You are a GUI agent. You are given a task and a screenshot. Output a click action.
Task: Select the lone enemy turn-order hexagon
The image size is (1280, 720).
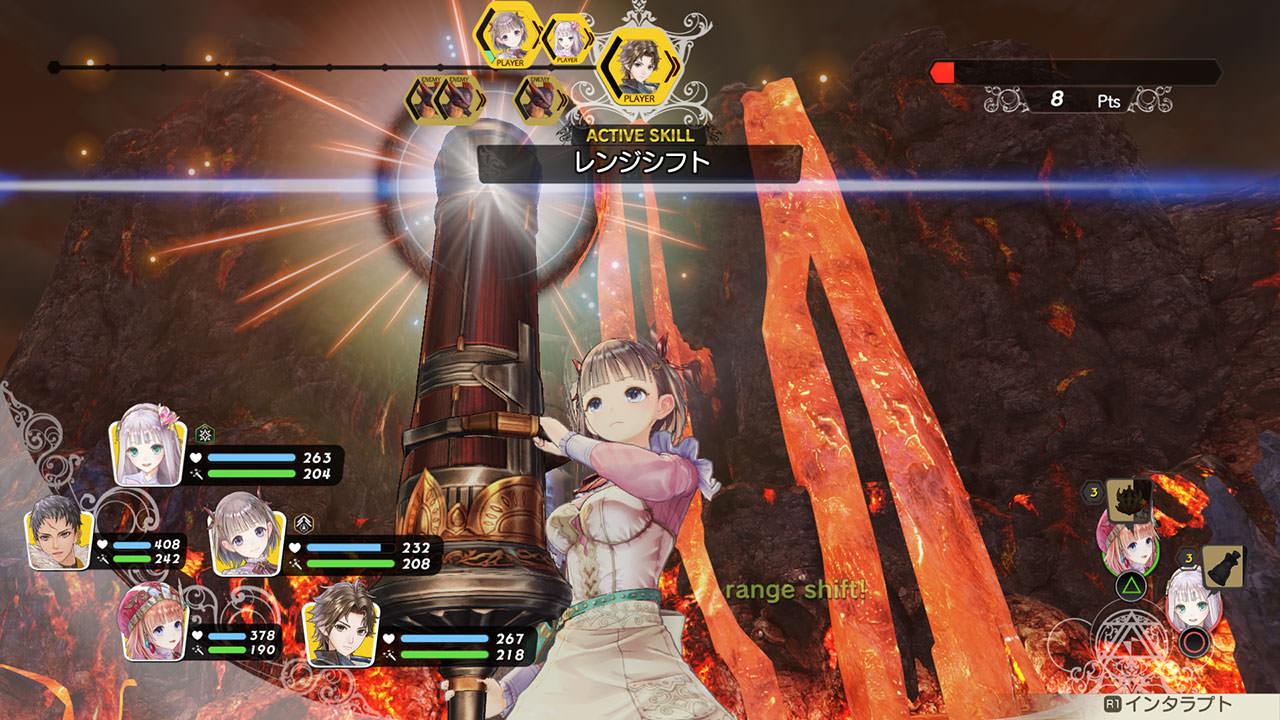click(x=538, y=98)
